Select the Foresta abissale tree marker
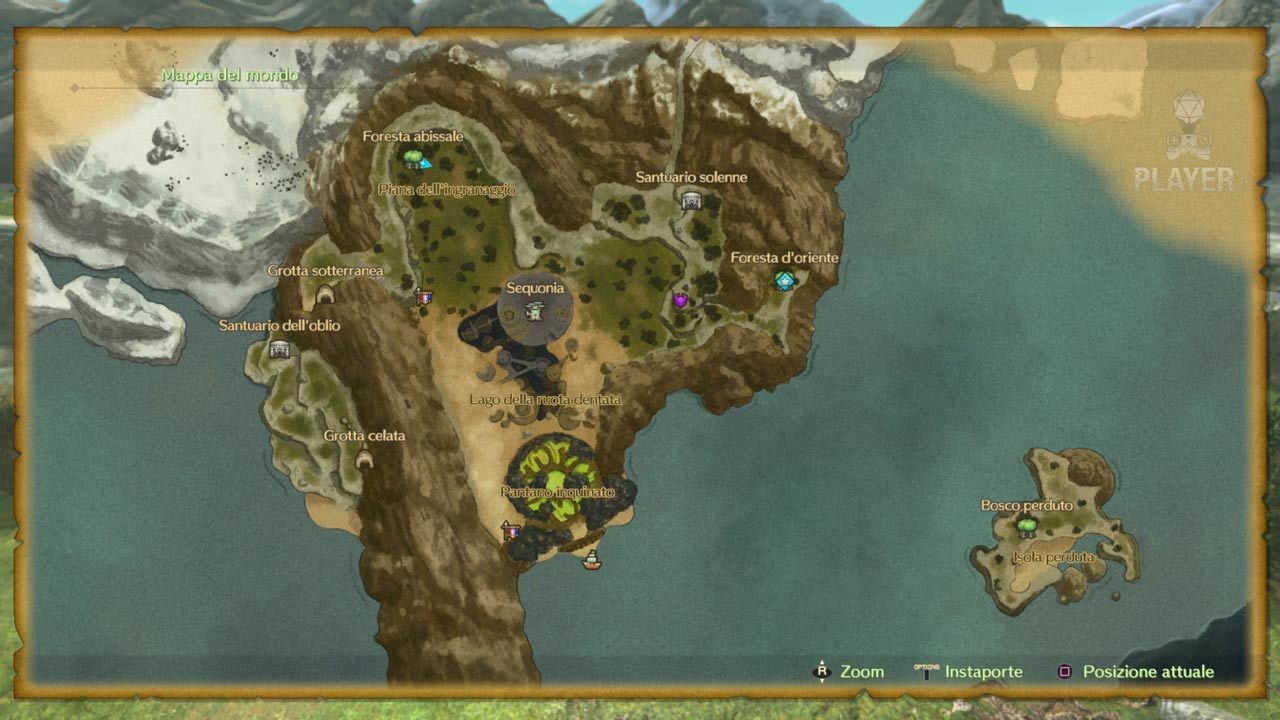The image size is (1280, 720). click(x=412, y=157)
